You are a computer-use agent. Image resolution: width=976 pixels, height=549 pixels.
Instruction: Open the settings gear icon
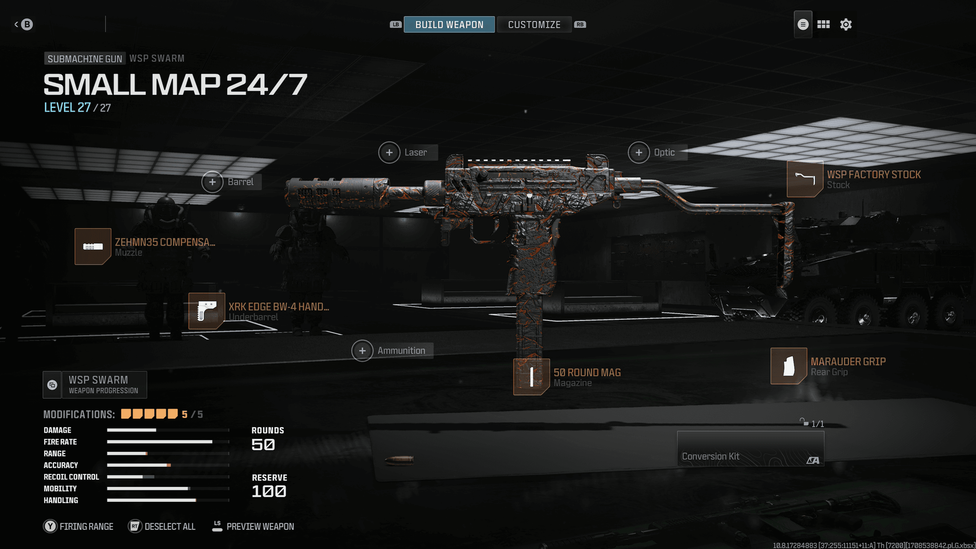tap(846, 24)
